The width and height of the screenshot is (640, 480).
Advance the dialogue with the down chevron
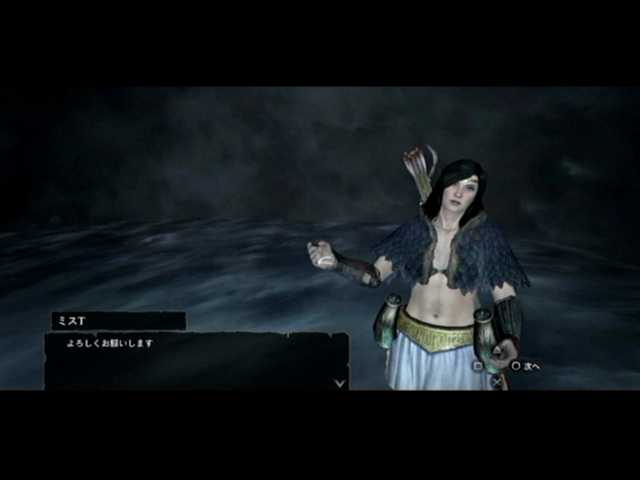pos(340,381)
